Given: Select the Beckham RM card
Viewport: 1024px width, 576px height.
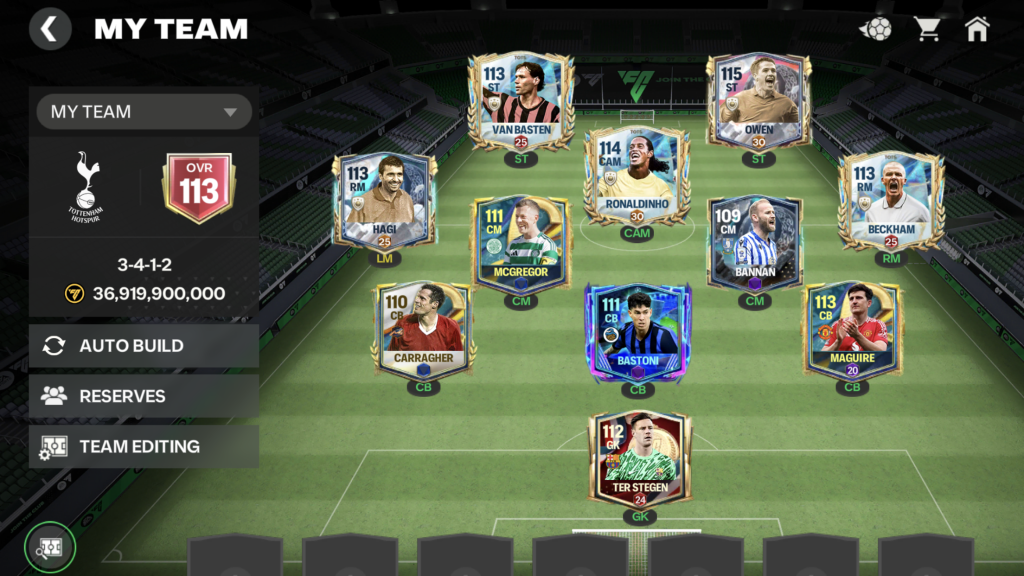Looking at the screenshot, I should (x=891, y=201).
